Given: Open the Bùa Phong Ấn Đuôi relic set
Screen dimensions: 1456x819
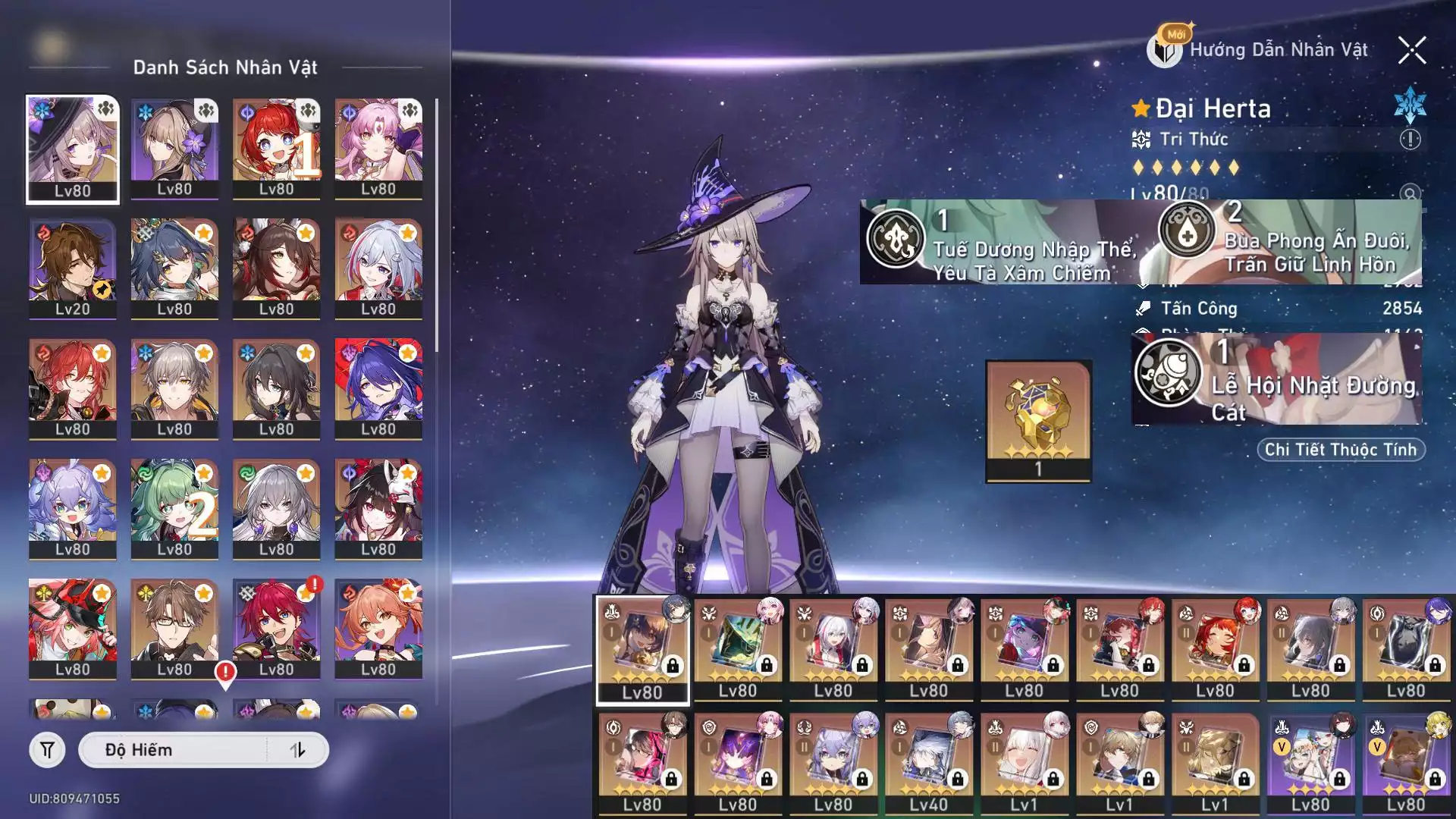Looking at the screenshot, I should point(1289,243).
